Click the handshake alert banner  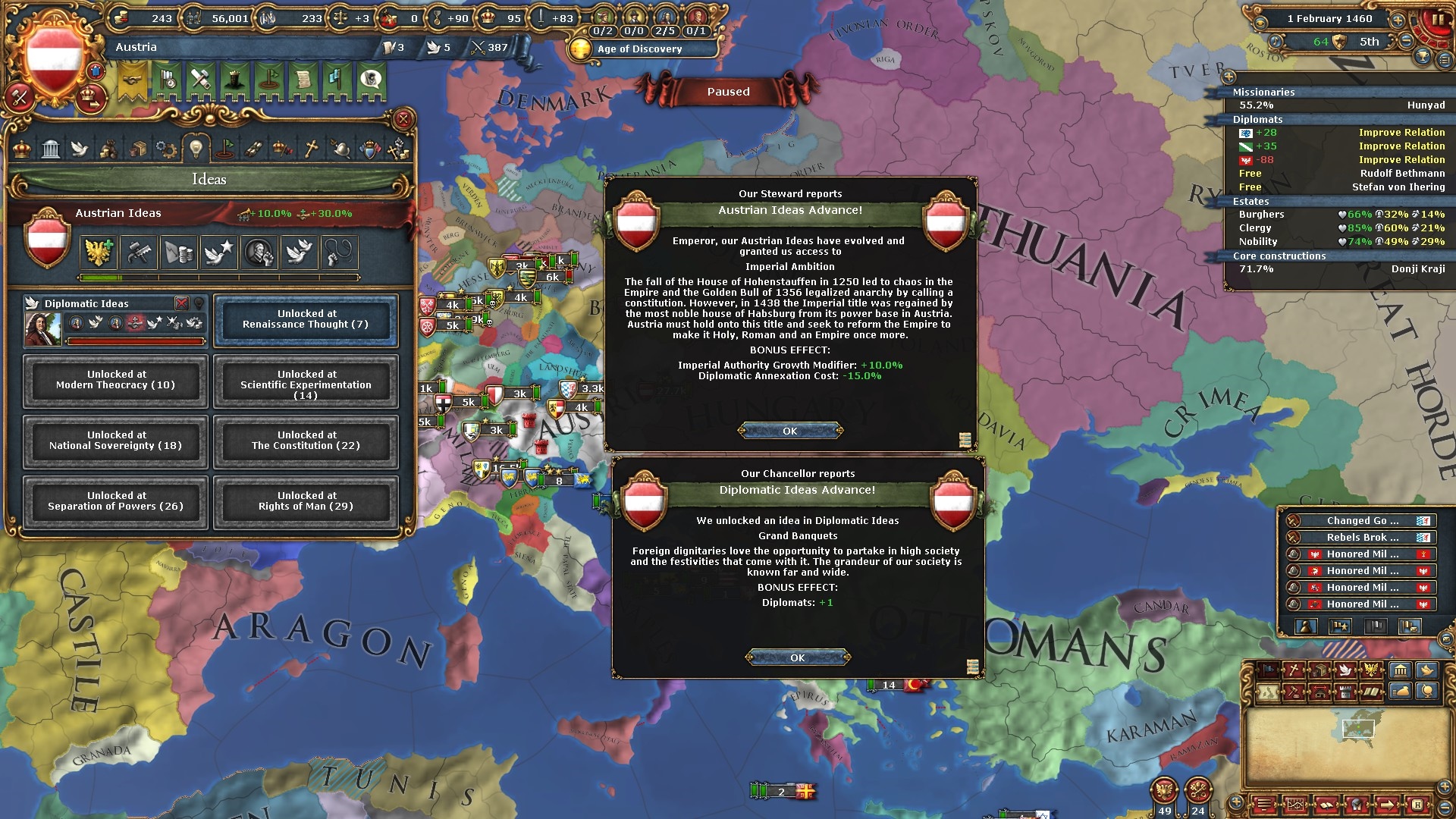click(132, 80)
